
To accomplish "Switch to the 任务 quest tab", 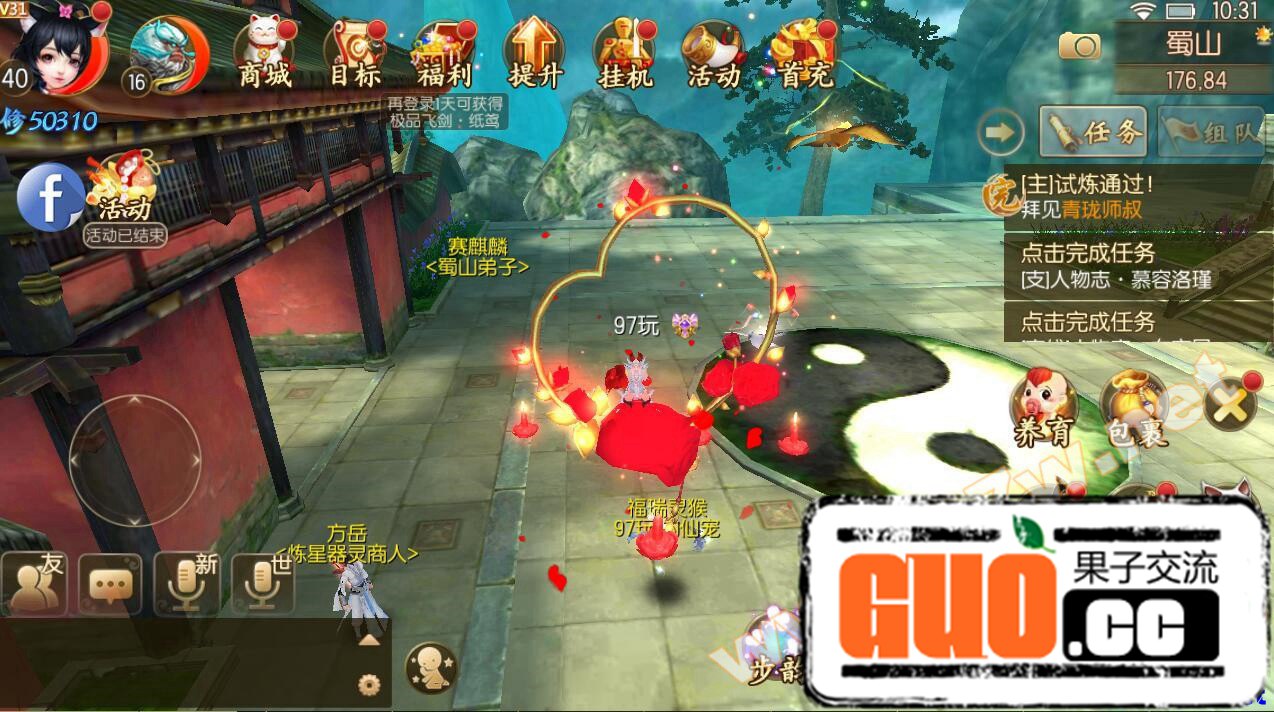I will click(1092, 132).
